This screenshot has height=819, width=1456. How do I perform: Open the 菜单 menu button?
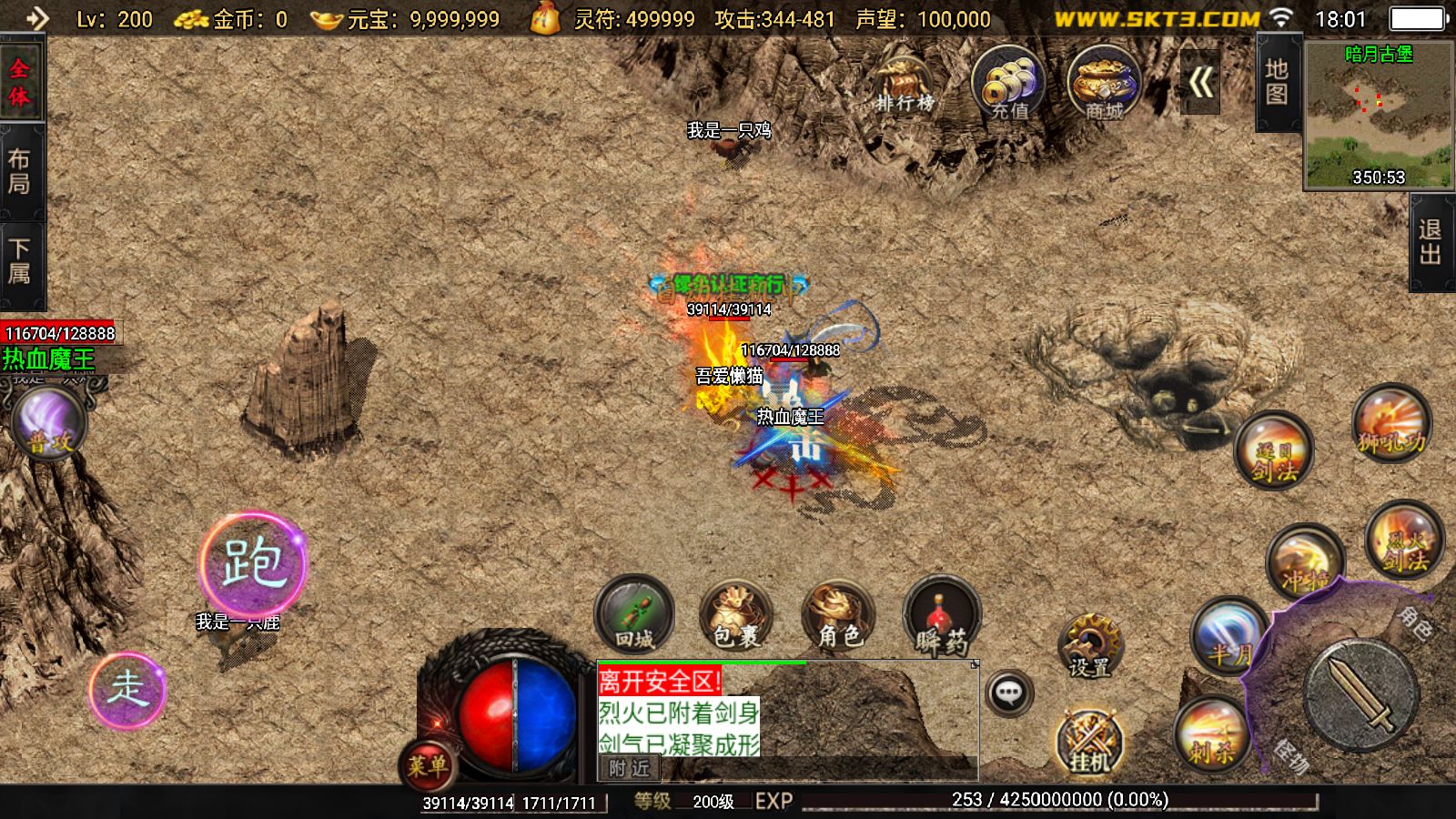coord(427,765)
